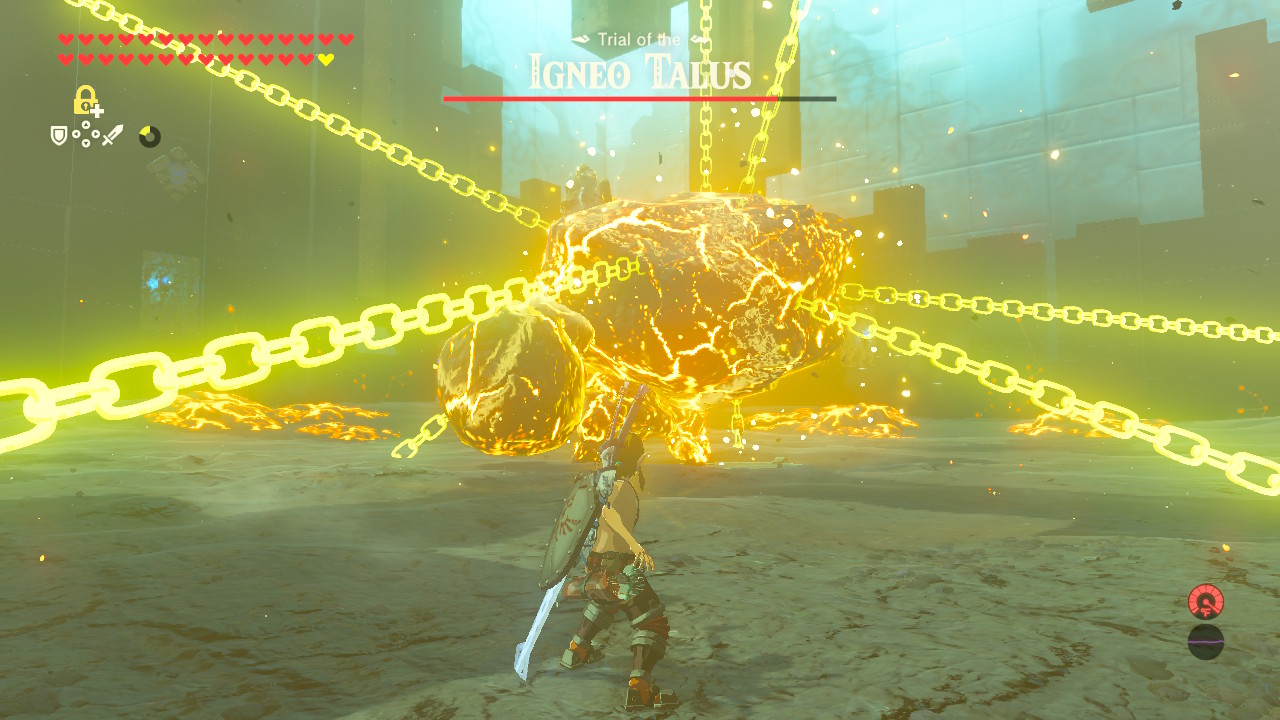This screenshot has width=1280, height=720.
Task: Click the circular stamina wheel indicator
Action: pyautogui.click(x=149, y=135)
